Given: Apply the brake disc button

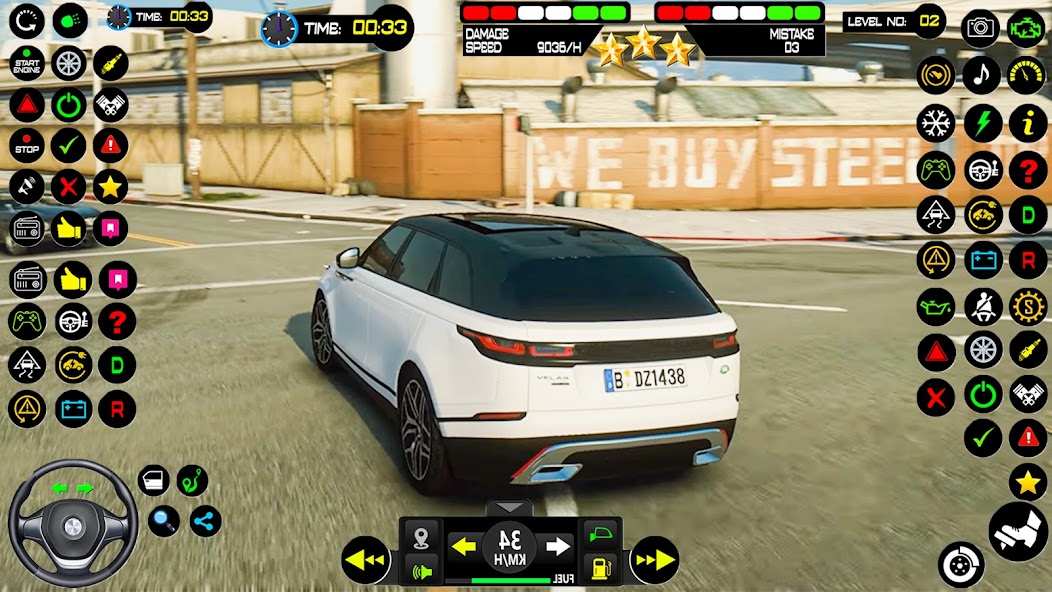Looking at the screenshot, I should pos(961,564).
